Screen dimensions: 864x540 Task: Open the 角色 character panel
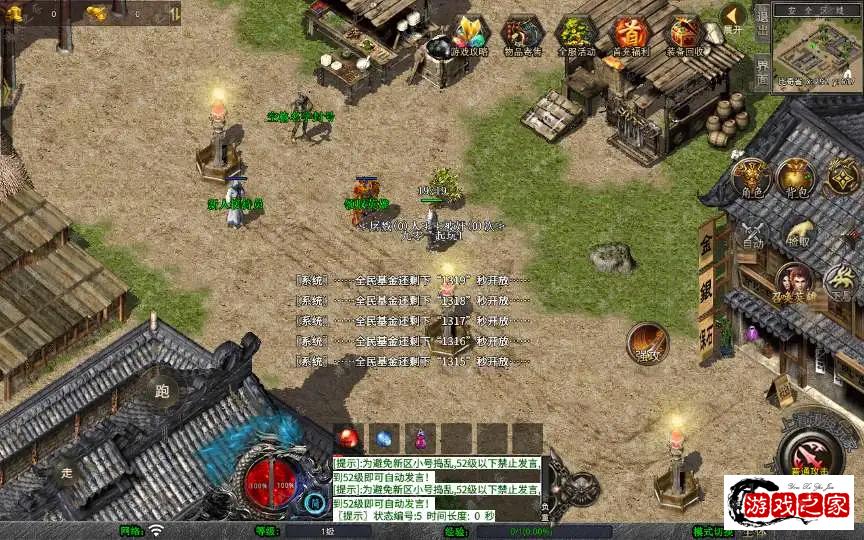[x=750, y=178]
